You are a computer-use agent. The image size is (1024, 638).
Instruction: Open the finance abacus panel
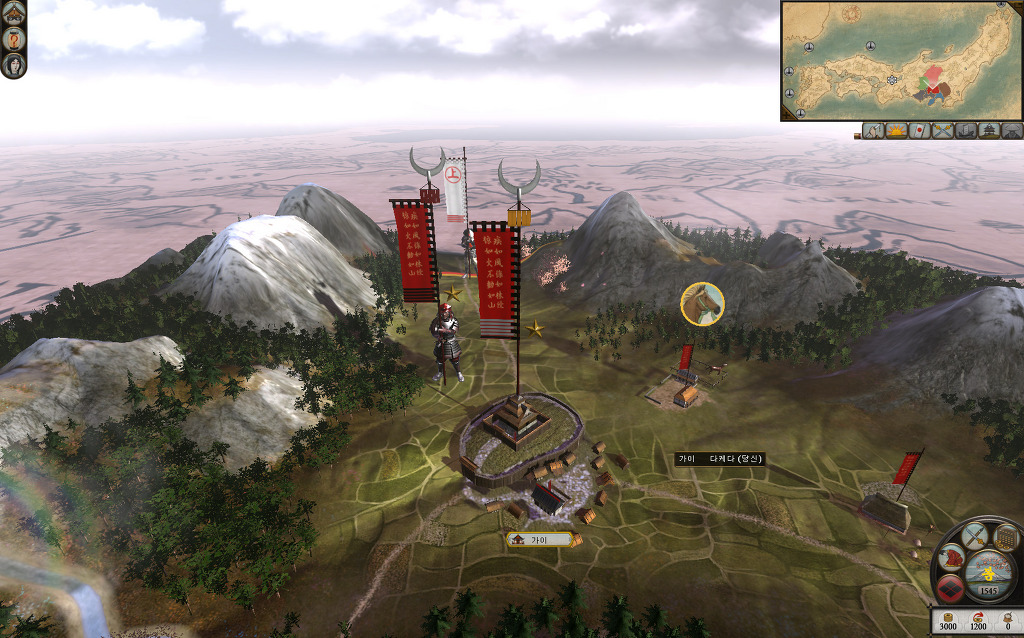click(x=1006, y=539)
